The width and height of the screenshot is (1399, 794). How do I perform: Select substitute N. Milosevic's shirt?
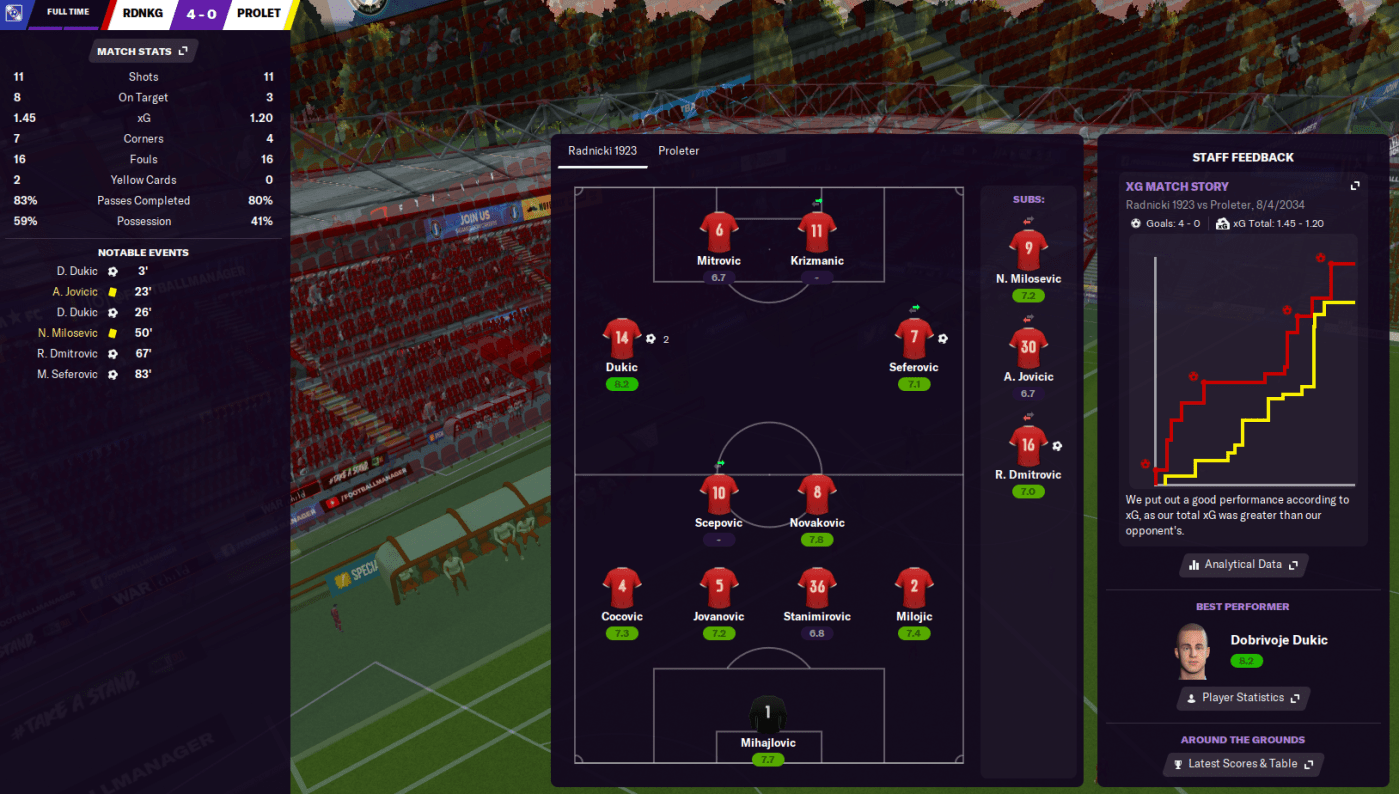(1028, 249)
